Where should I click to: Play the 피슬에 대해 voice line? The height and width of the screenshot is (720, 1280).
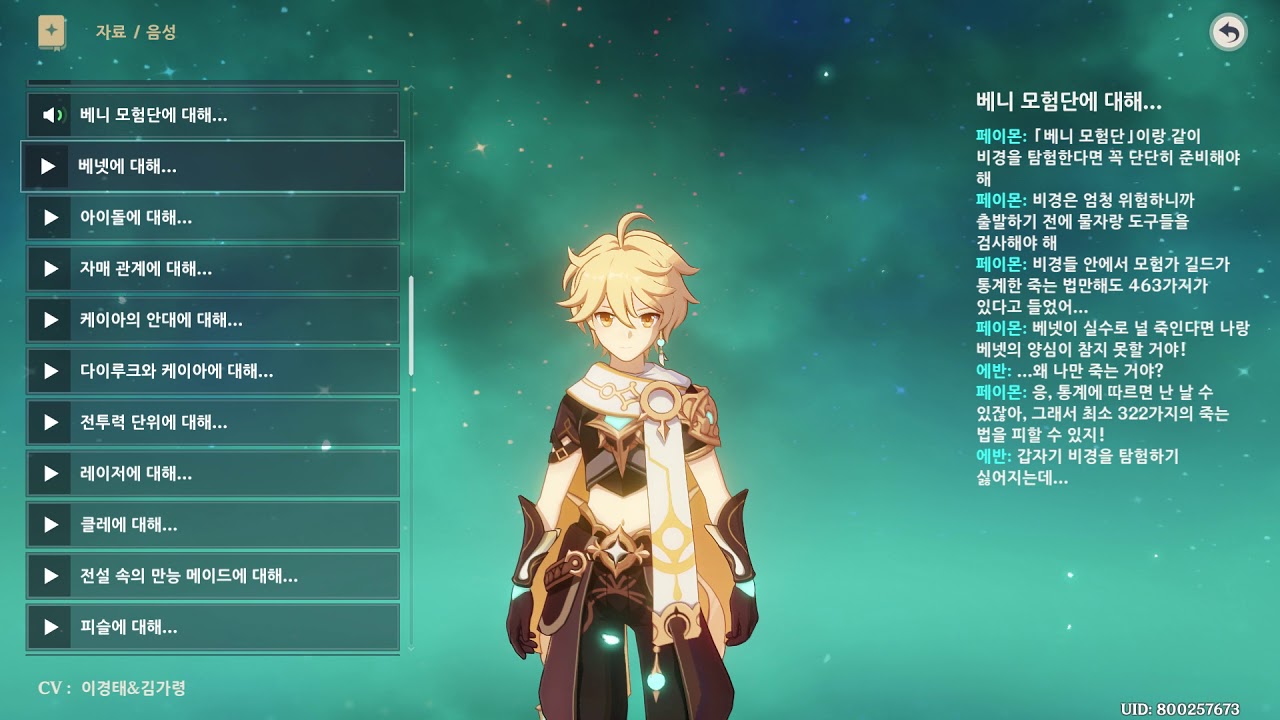pos(212,627)
